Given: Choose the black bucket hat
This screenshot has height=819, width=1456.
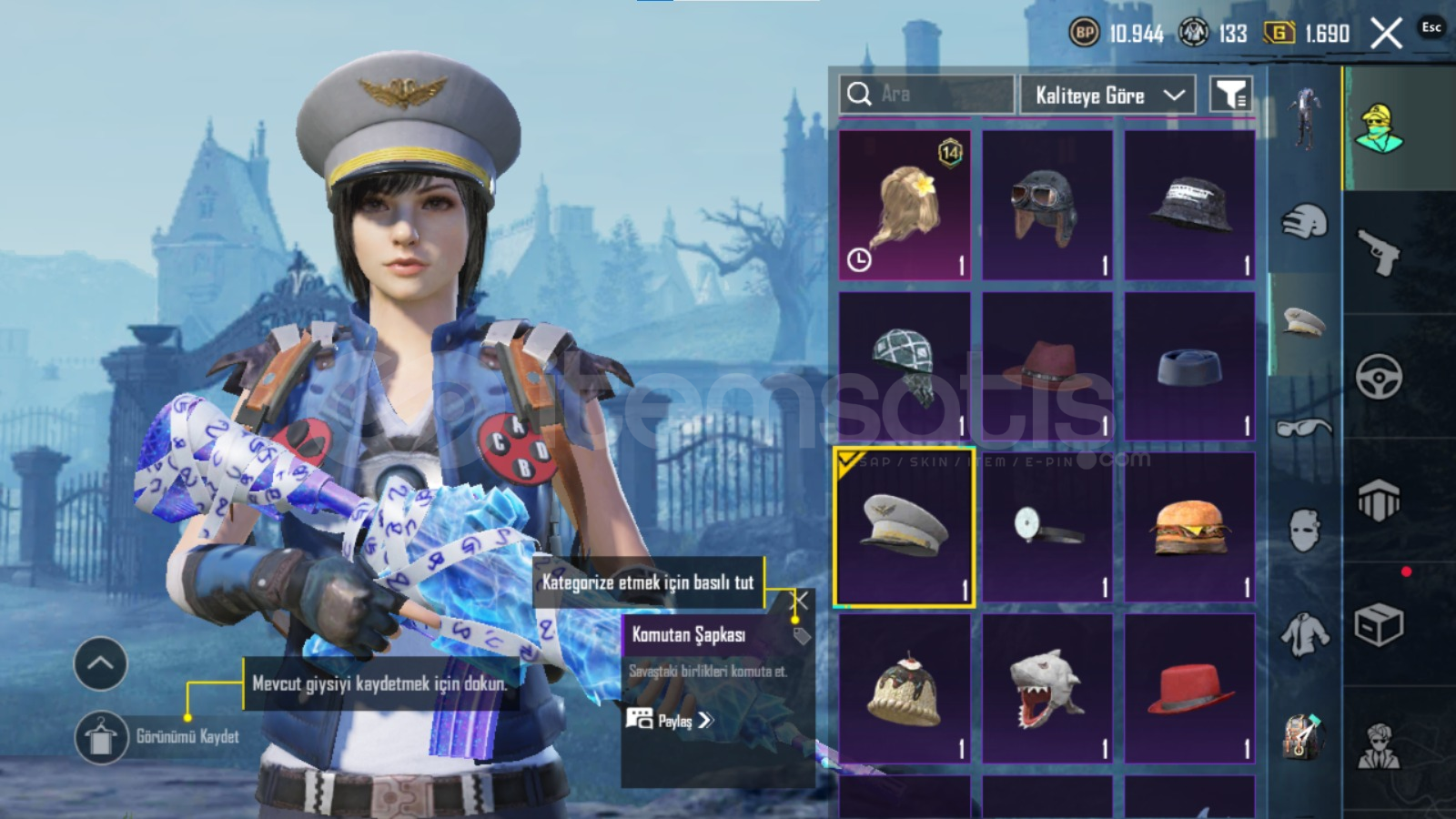Looking at the screenshot, I should tap(1189, 205).
